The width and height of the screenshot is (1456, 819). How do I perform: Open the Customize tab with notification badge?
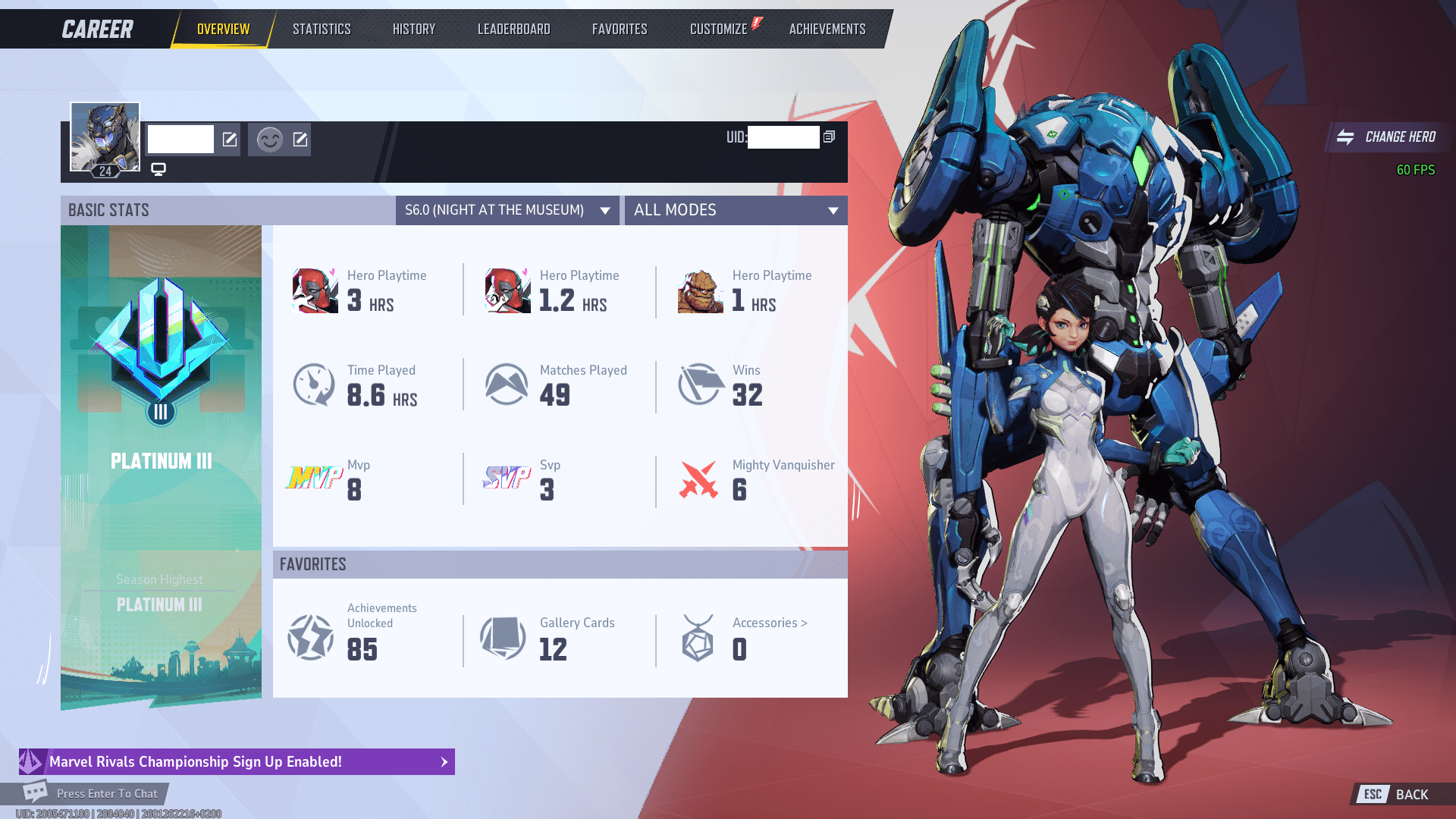pos(717,29)
